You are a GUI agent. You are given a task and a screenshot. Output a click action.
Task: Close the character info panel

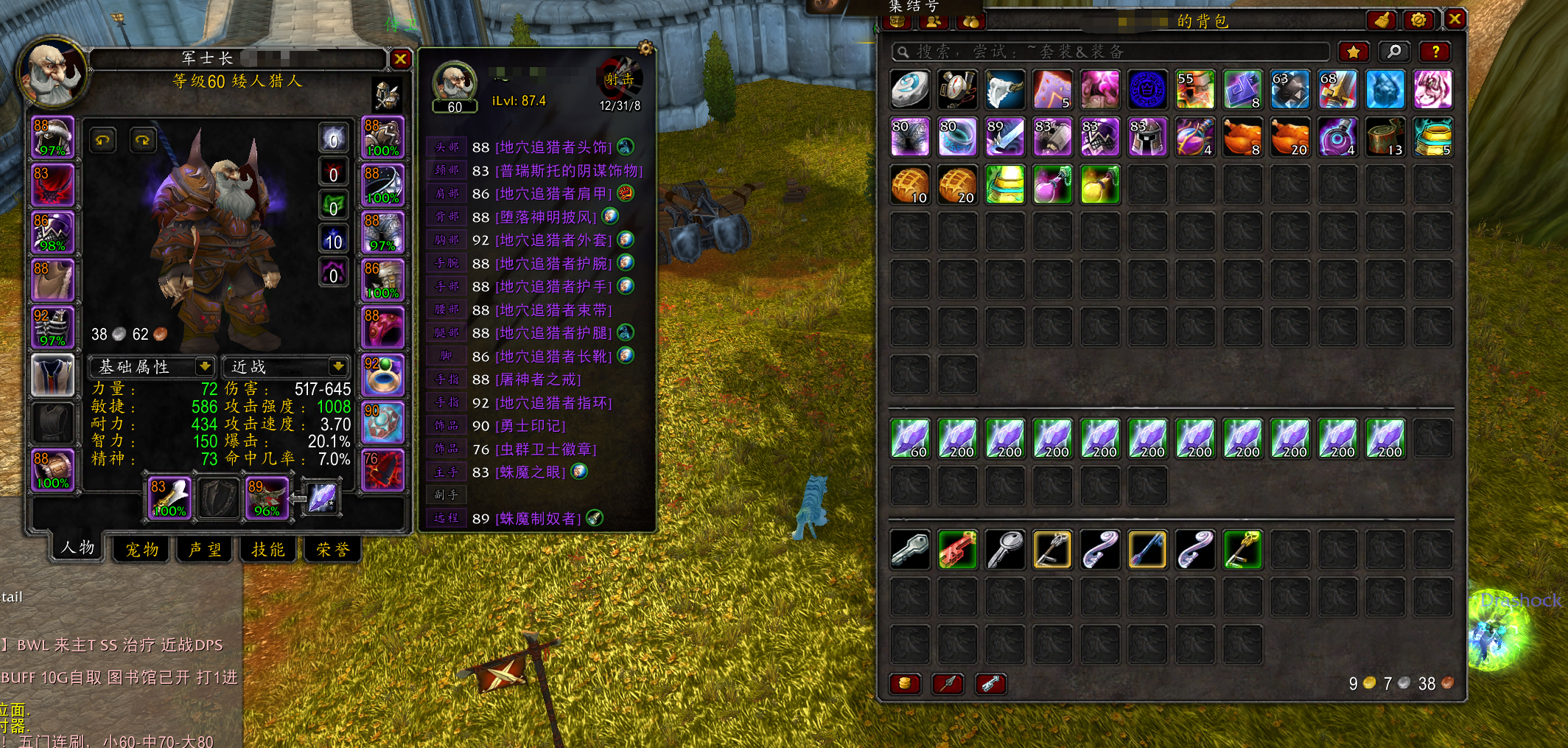pyautogui.click(x=400, y=59)
